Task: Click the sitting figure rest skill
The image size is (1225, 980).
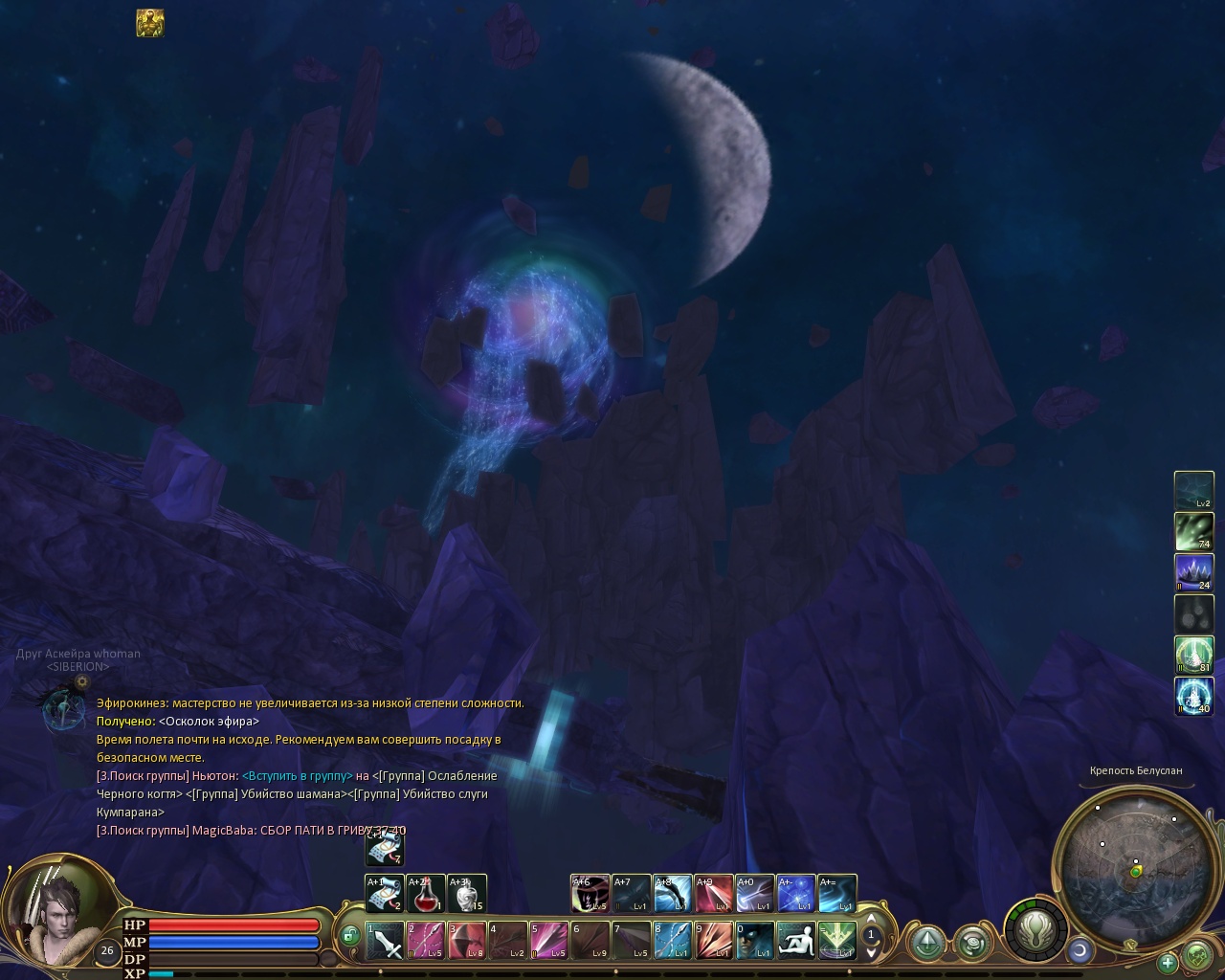Action: pos(795,940)
